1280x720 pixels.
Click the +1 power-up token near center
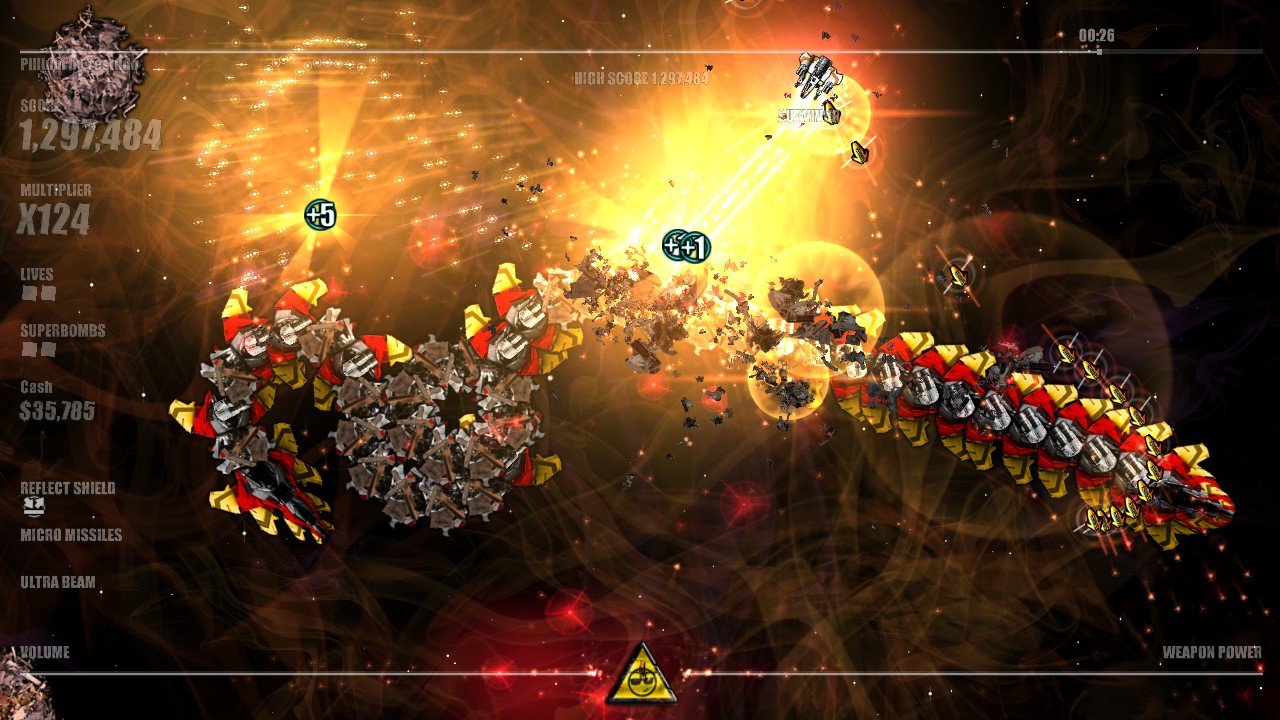(688, 247)
